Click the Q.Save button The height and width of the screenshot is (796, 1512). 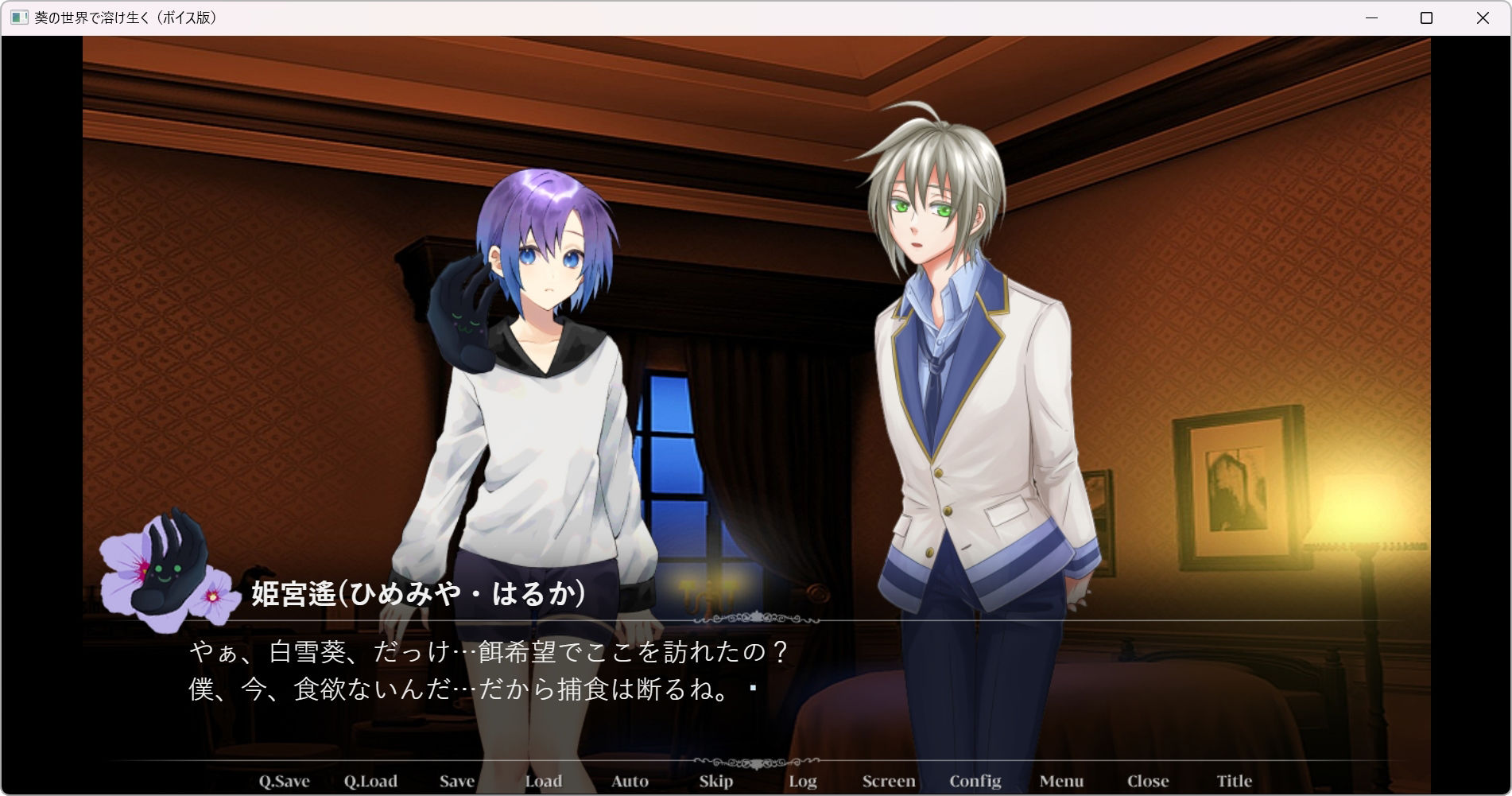(284, 781)
